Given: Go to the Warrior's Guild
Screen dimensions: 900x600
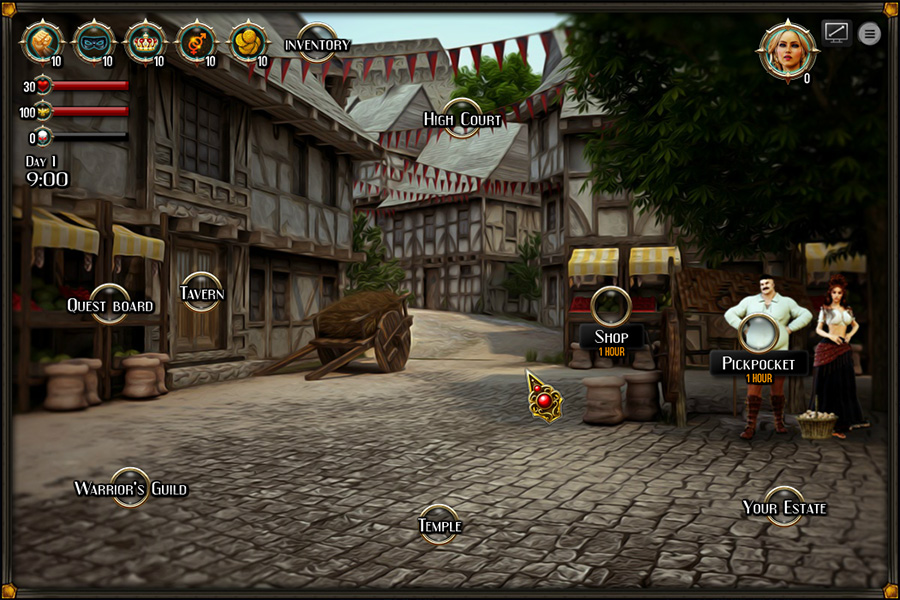Looking at the screenshot, I should coord(130,488).
